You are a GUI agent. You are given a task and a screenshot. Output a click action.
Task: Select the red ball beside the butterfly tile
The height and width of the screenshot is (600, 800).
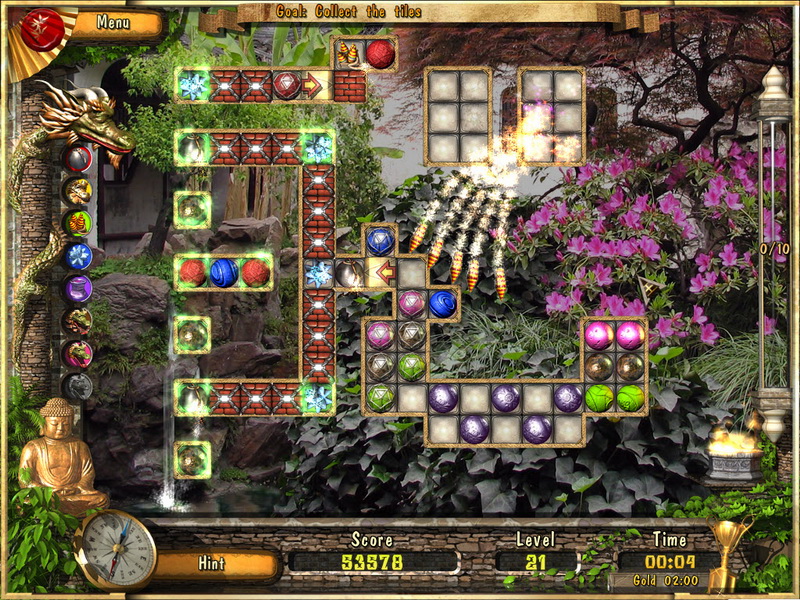(380, 54)
